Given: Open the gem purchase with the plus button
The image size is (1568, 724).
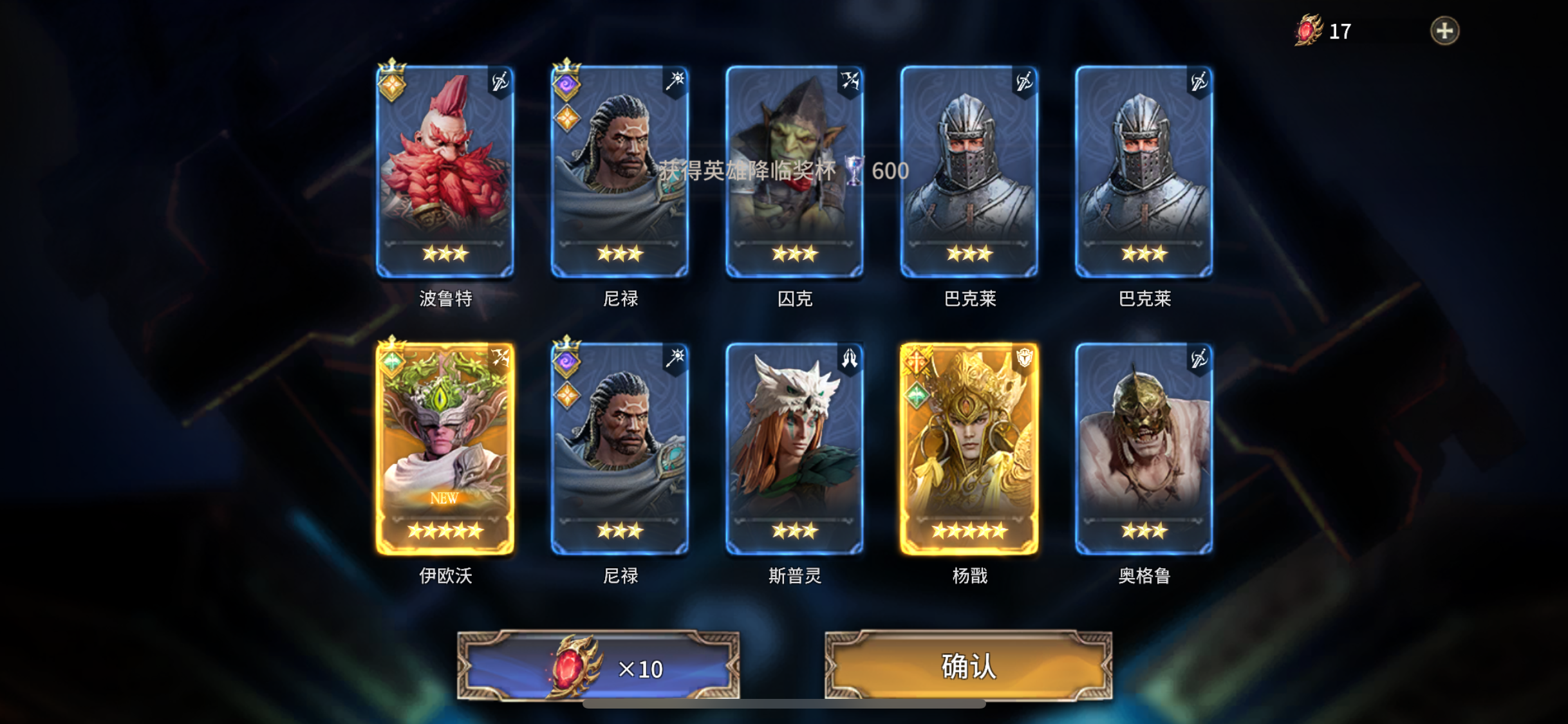Looking at the screenshot, I should pyautogui.click(x=1444, y=30).
